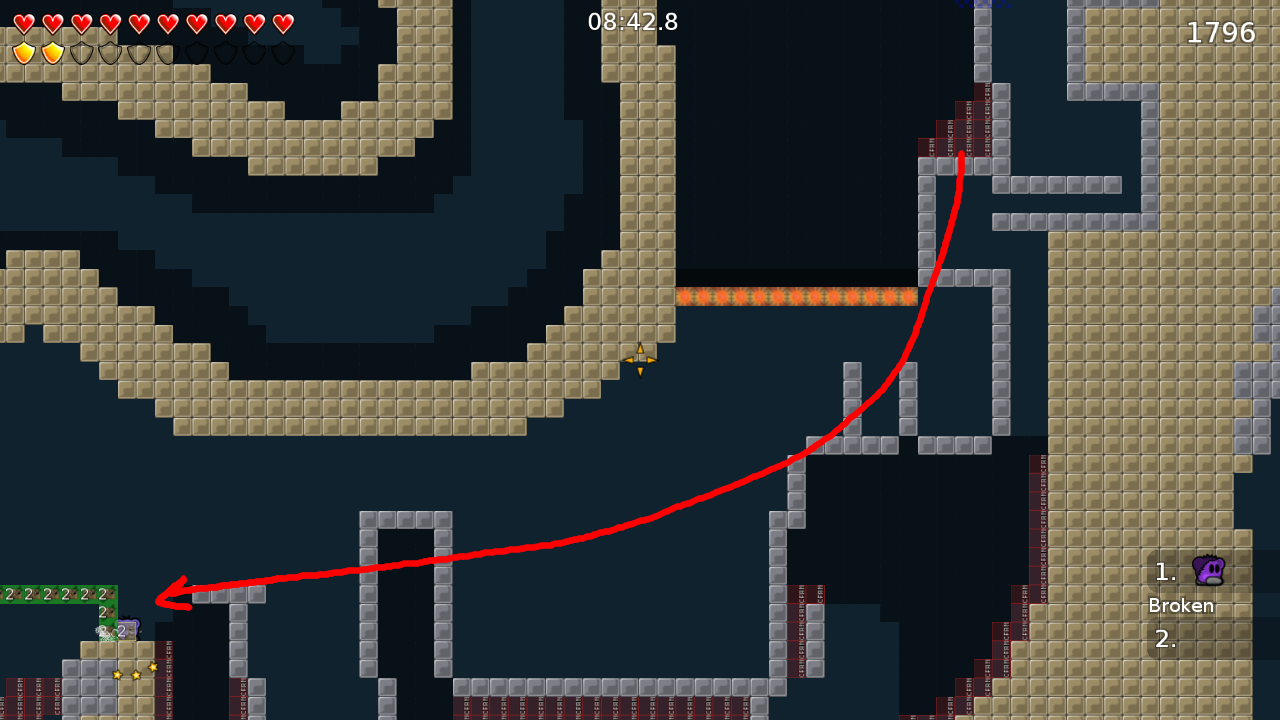Click the Broken player name

(1181, 605)
